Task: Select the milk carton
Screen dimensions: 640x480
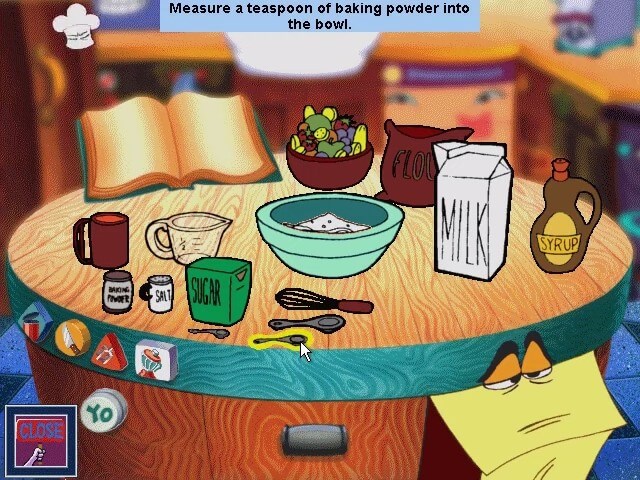Action: (472, 209)
